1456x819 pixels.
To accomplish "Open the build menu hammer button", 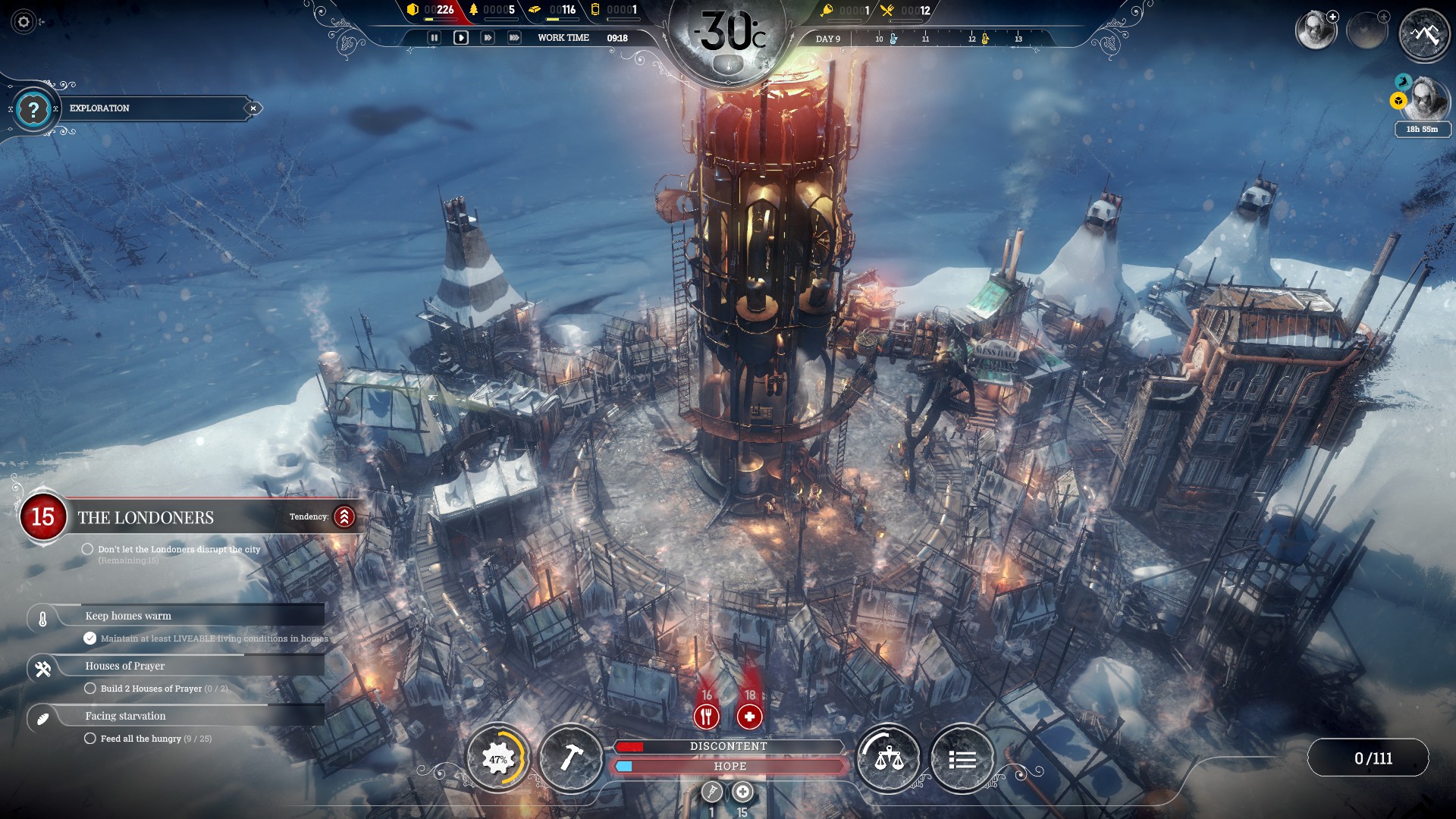I will 571,759.
